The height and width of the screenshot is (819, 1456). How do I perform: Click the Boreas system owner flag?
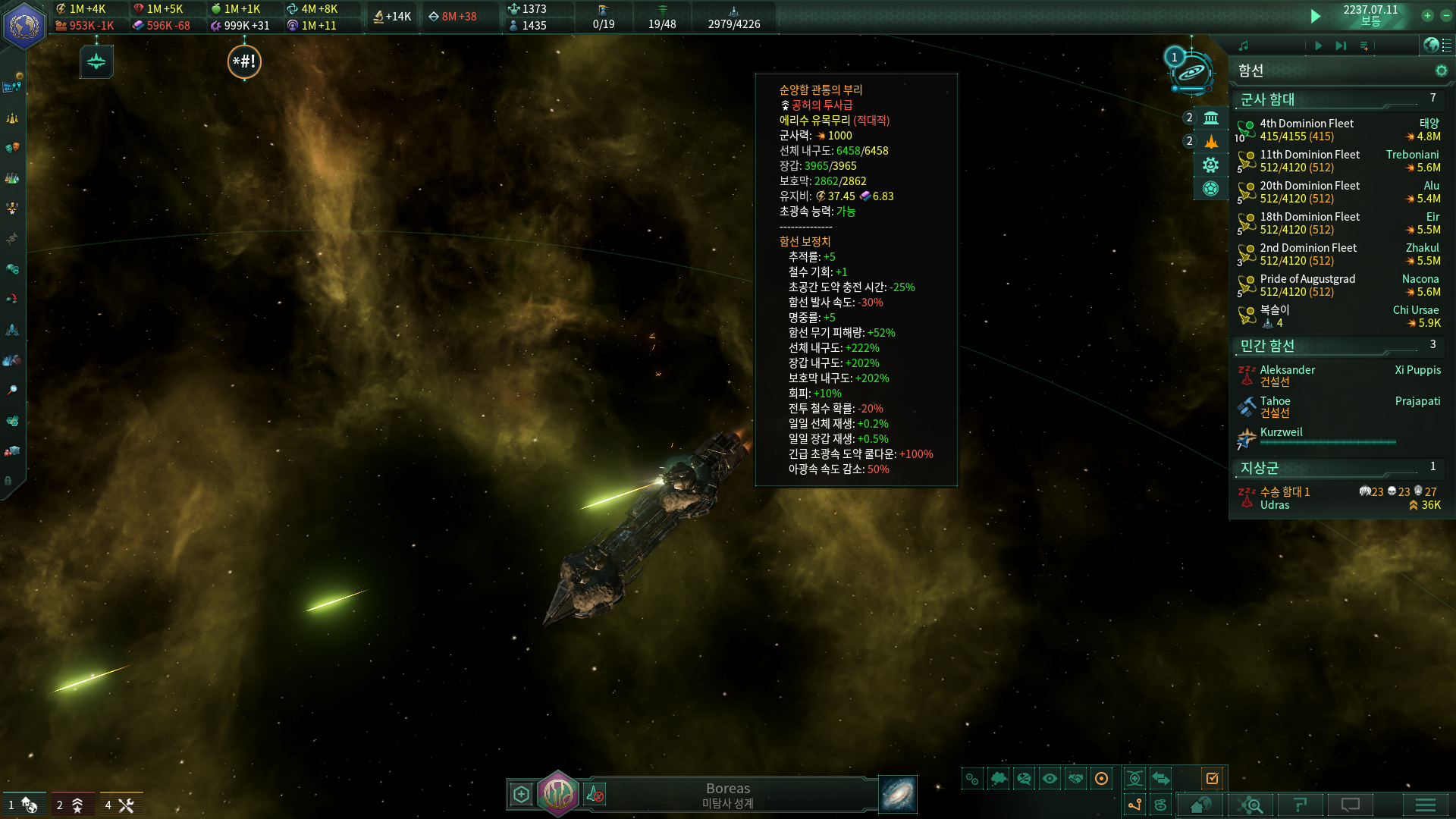pyautogui.click(x=558, y=794)
